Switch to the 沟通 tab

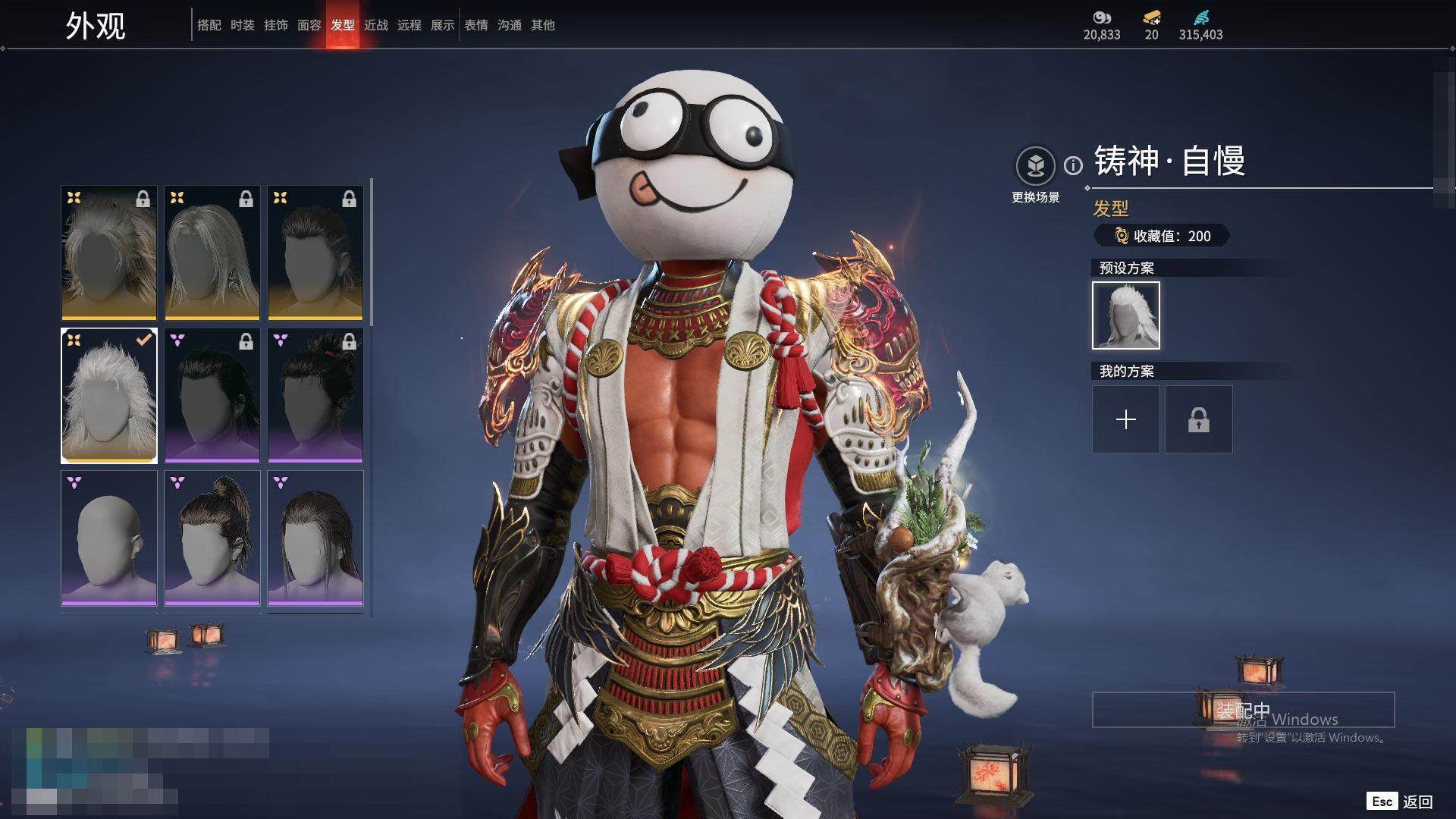pyautogui.click(x=510, y=25)
